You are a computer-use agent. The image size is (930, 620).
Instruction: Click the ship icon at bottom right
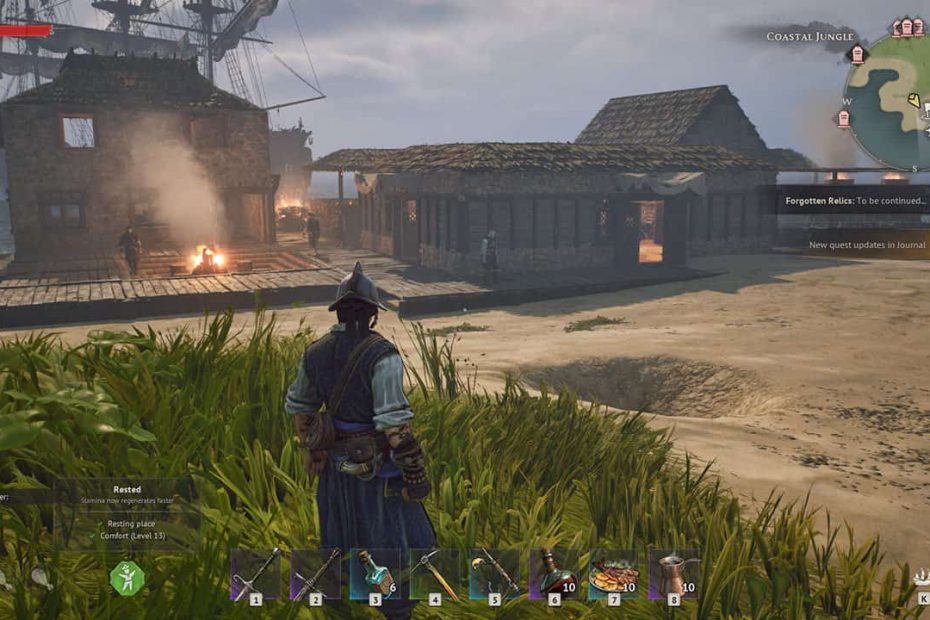[x=921, y=577]
